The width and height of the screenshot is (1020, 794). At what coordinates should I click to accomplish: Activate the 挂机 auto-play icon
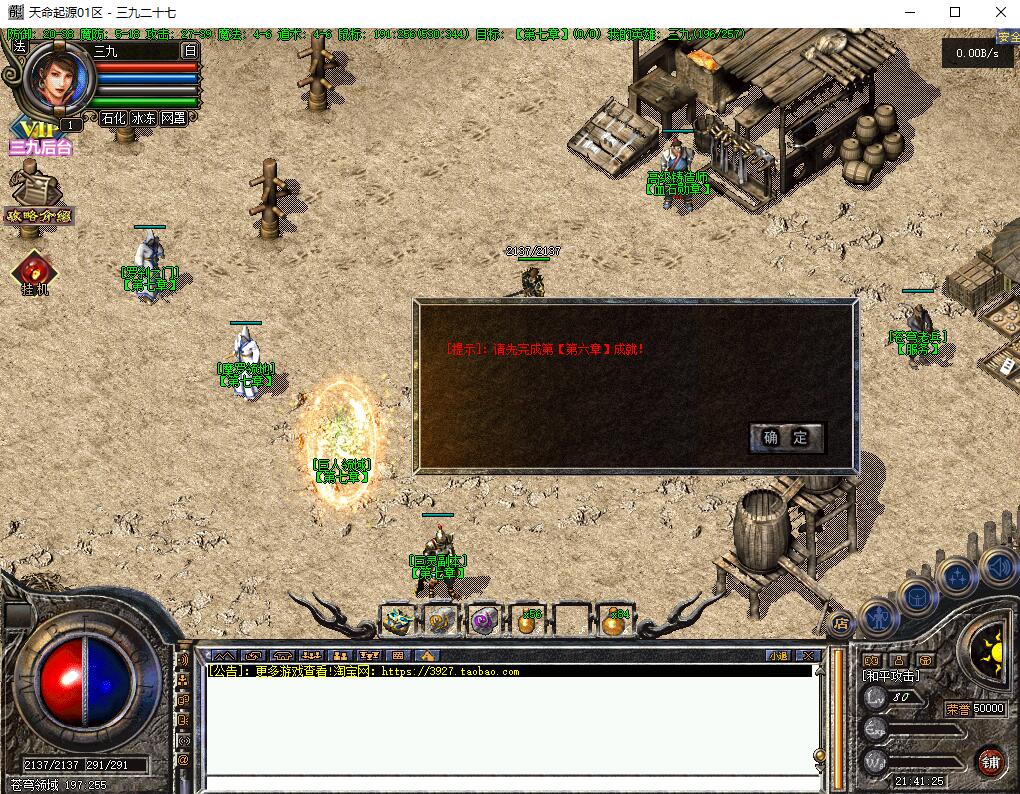click(35, 275)
